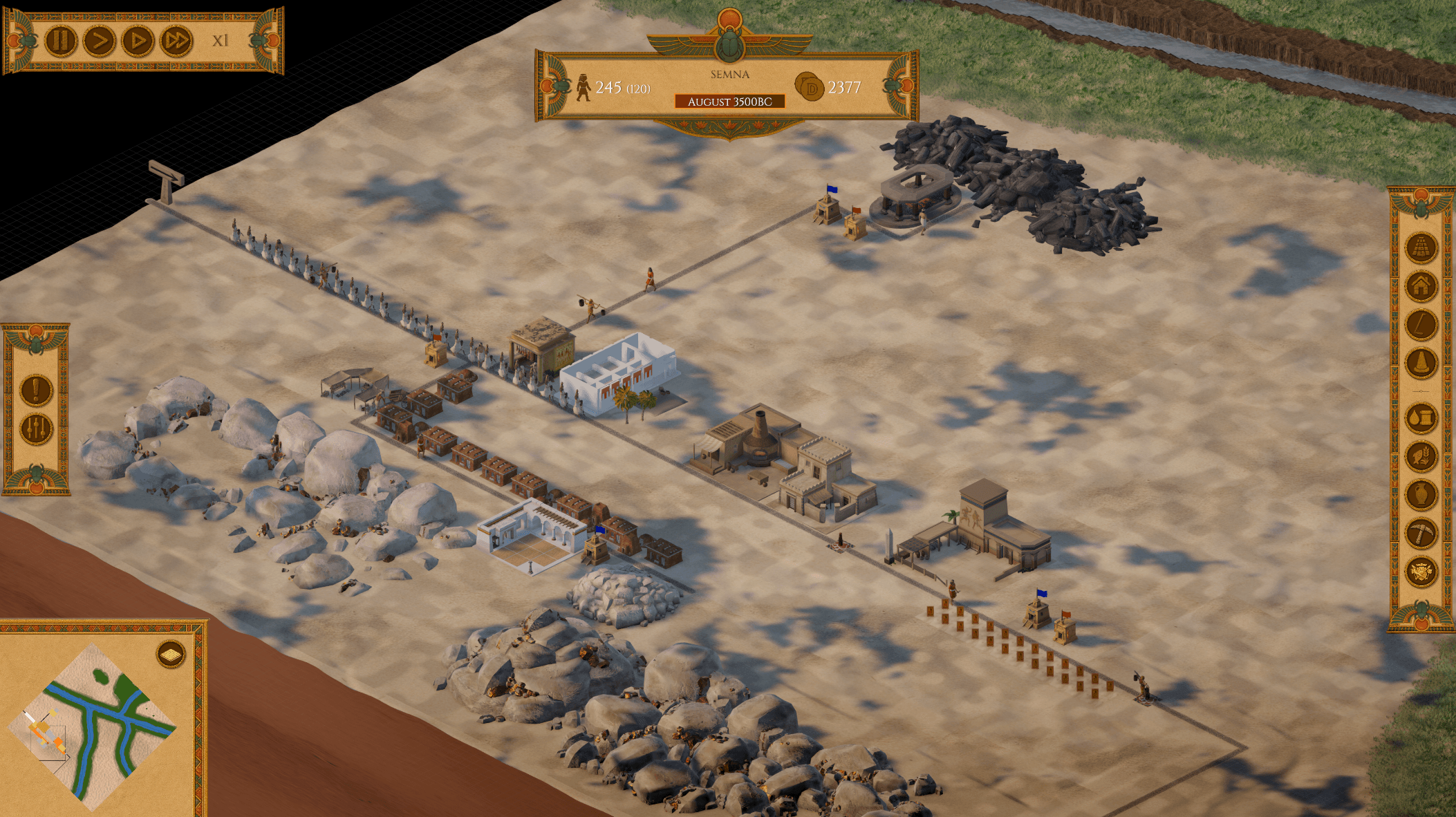Open the monuments construction category
The height and width of the screenshot is (817, 1456).
pos(1422,248)
